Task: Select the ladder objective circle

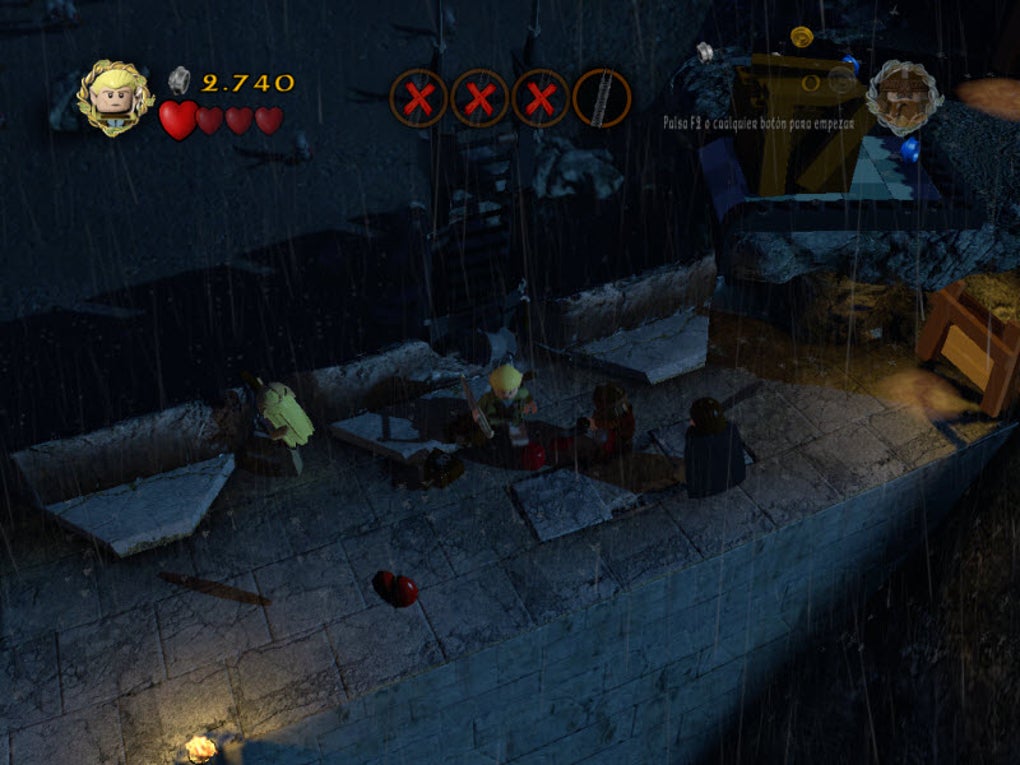Action: [x=602, y=98]
